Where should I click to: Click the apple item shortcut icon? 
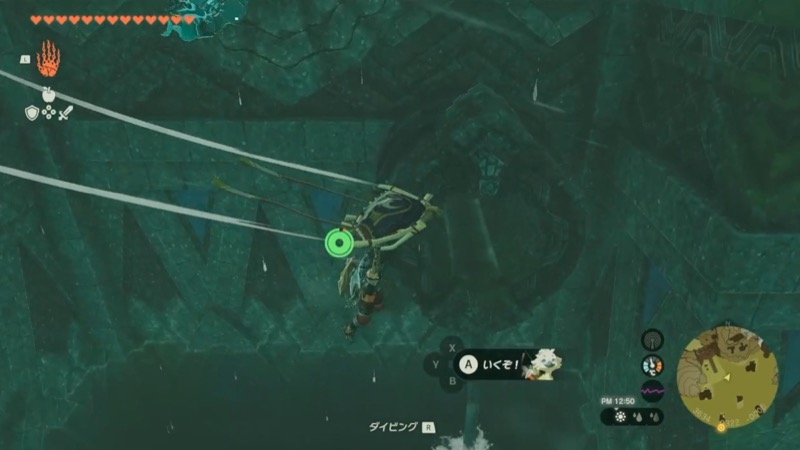(47, 94)
